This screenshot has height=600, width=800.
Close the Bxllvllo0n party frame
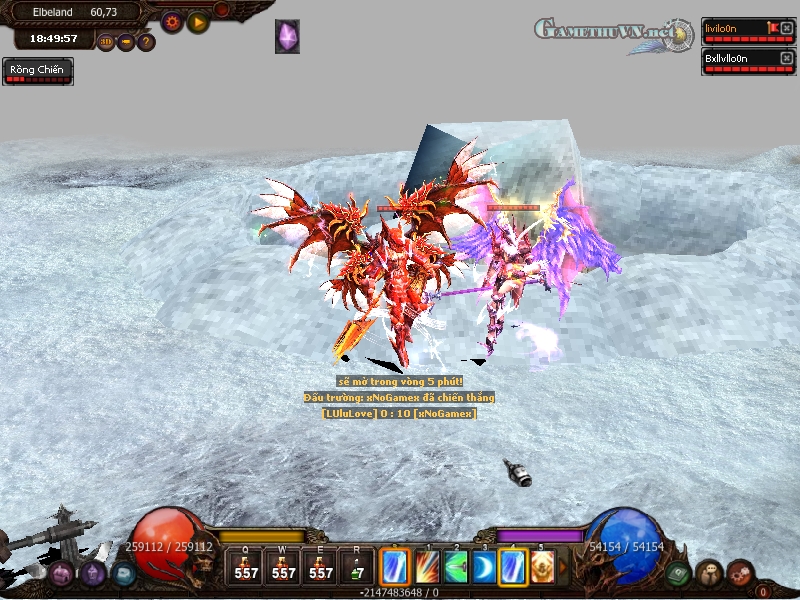(x=785, y=59)
